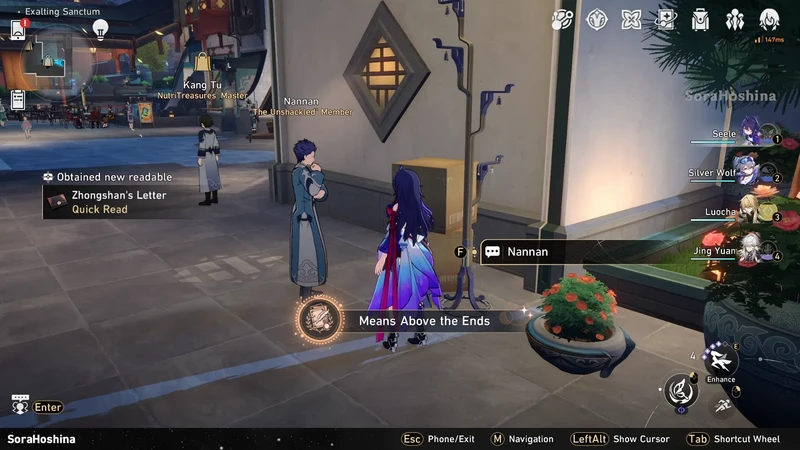The width and height of the screenshot is (800, 450).
Task: Open the clipboard mission log icon
Action: 18,99
